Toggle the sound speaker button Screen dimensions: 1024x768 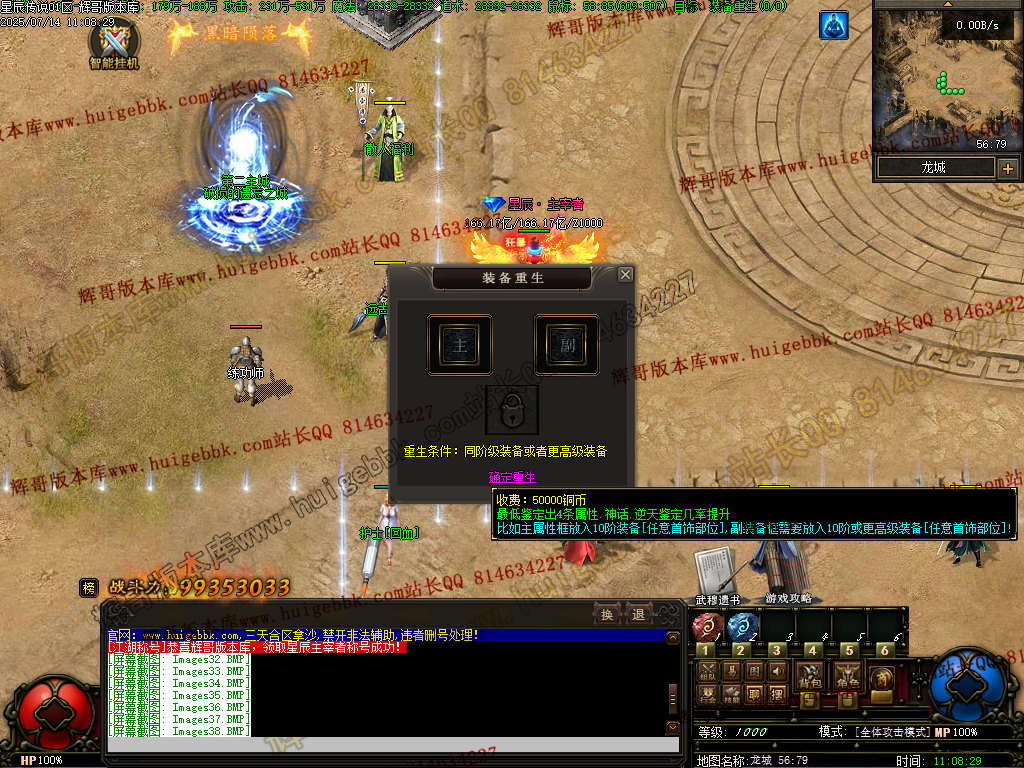point(779,671)
